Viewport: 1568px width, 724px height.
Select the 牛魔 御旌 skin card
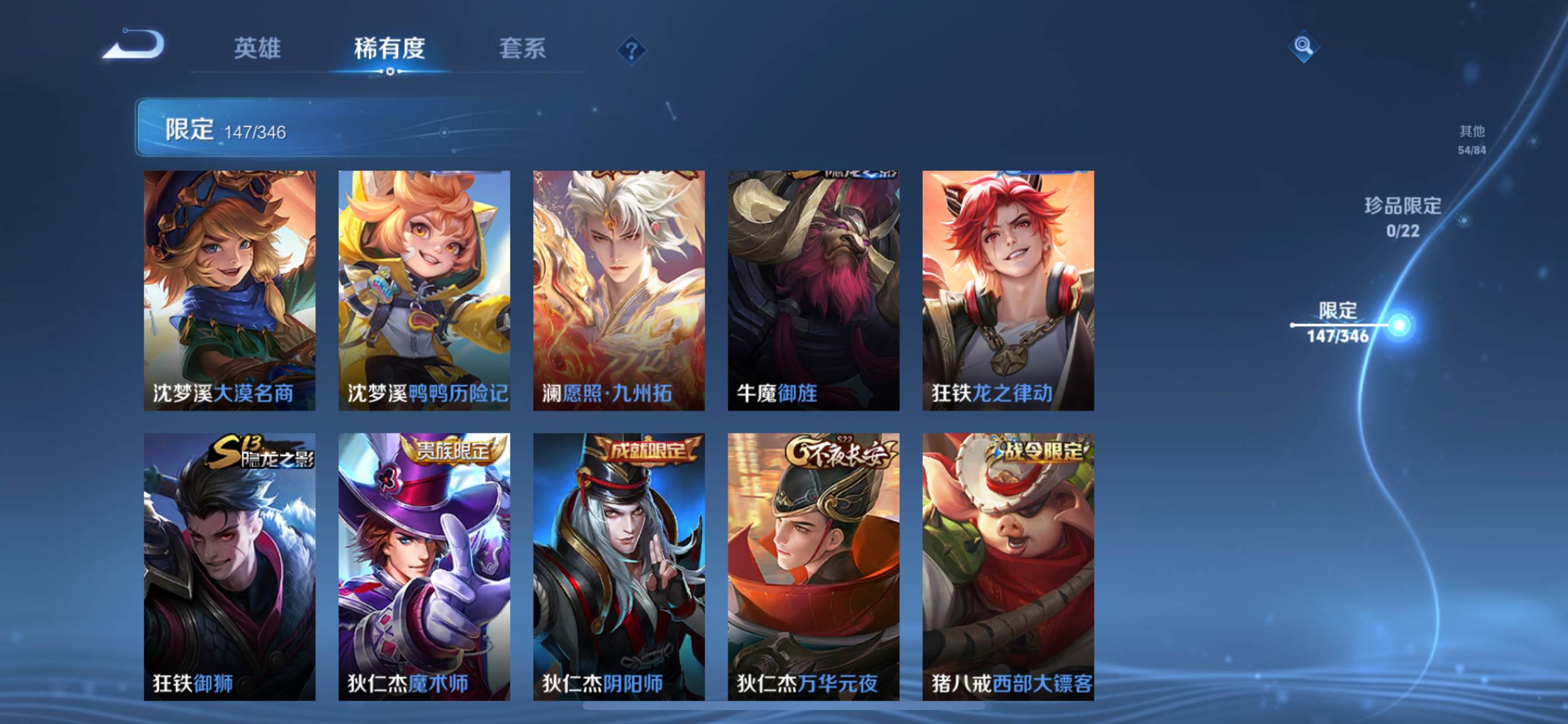(813, 290)
